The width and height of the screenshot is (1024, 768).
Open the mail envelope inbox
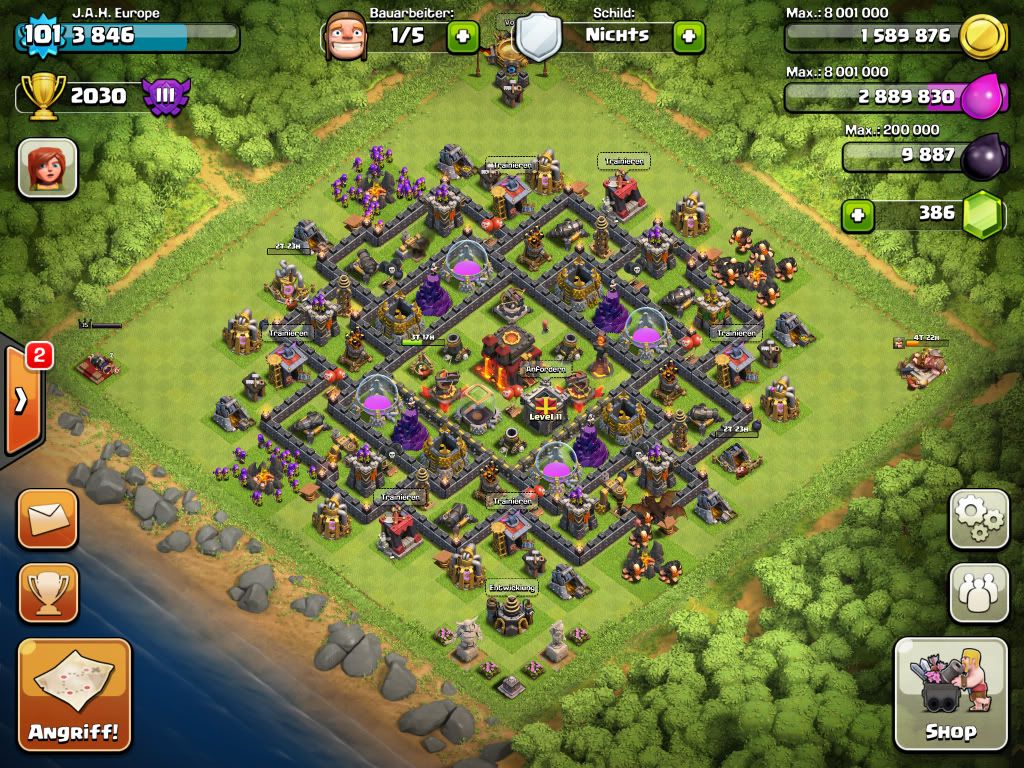click(x=47, y=519)
